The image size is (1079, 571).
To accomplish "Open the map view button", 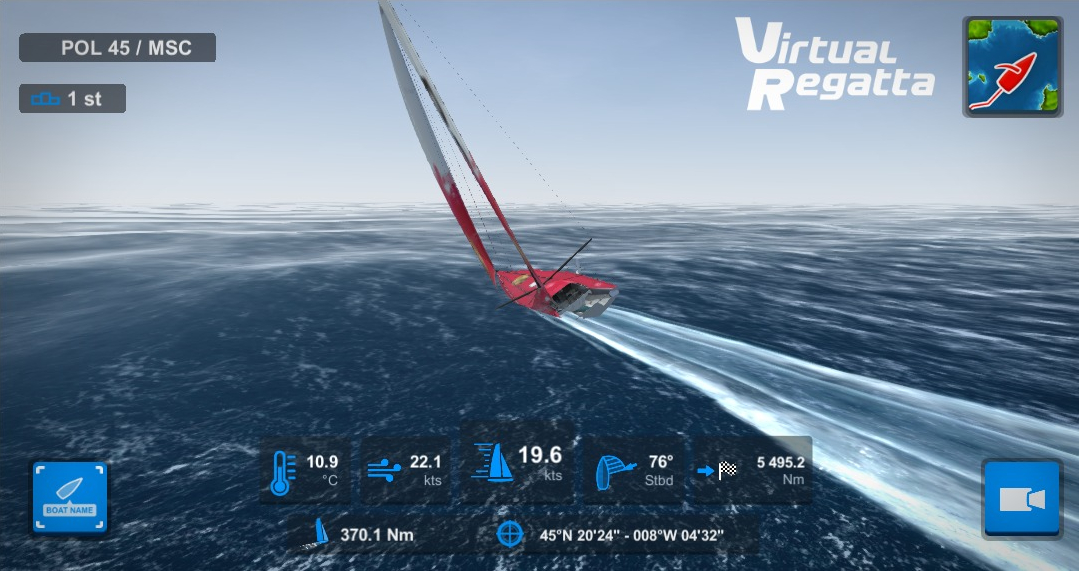I will (1012, 67).
